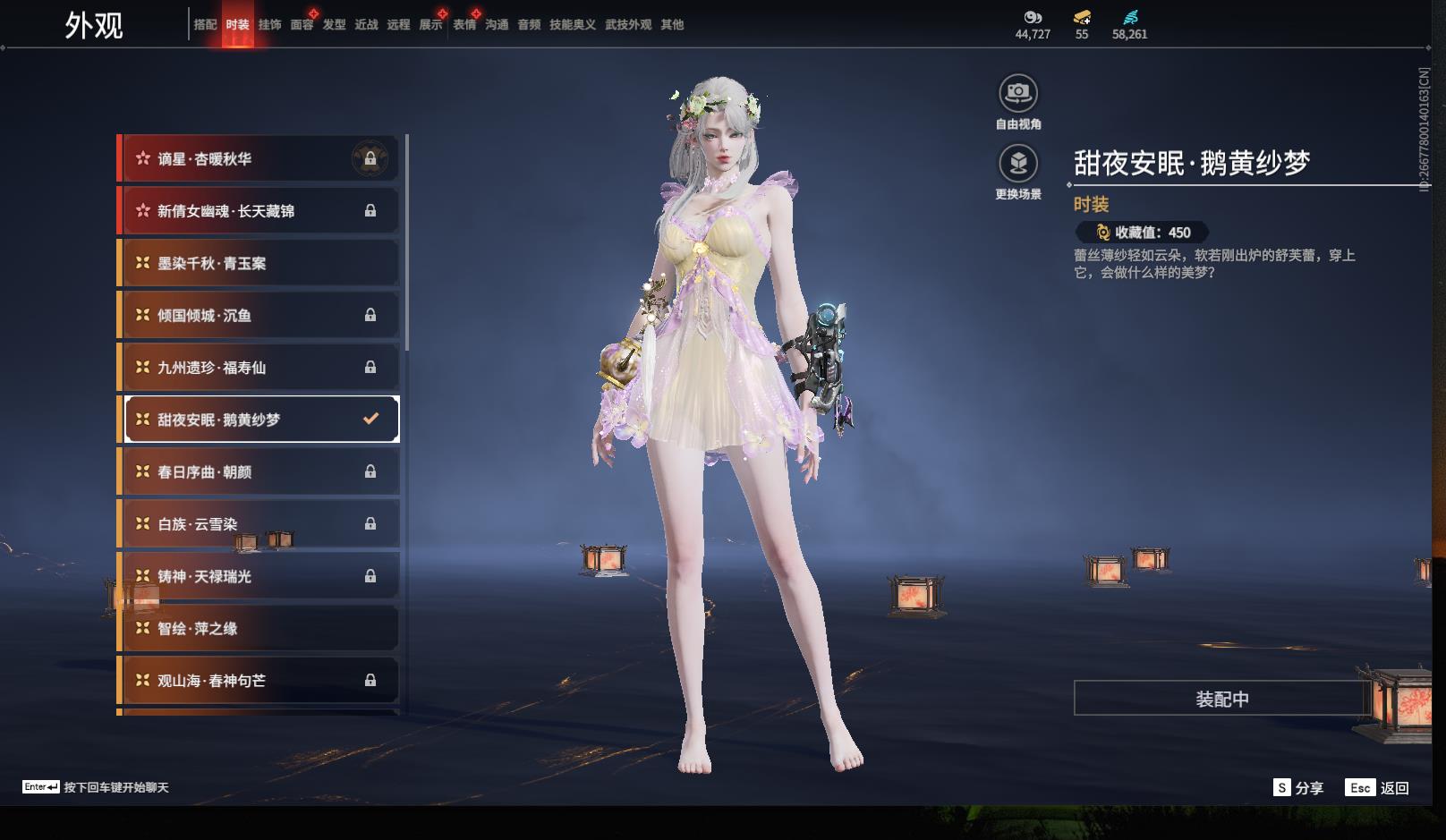Select the 观山海·春神句芒 outfit

tap(259, 681)
